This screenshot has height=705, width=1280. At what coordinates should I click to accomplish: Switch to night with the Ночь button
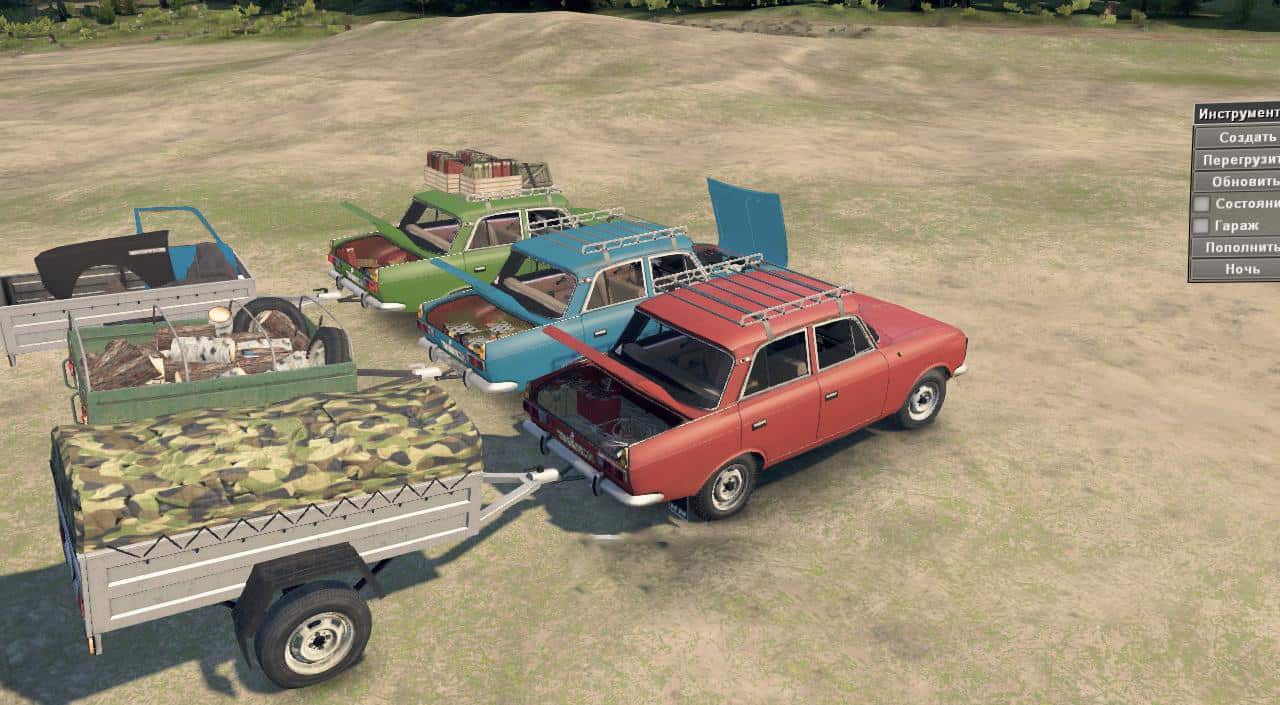pyautogui.click(x=1240, y=269)
